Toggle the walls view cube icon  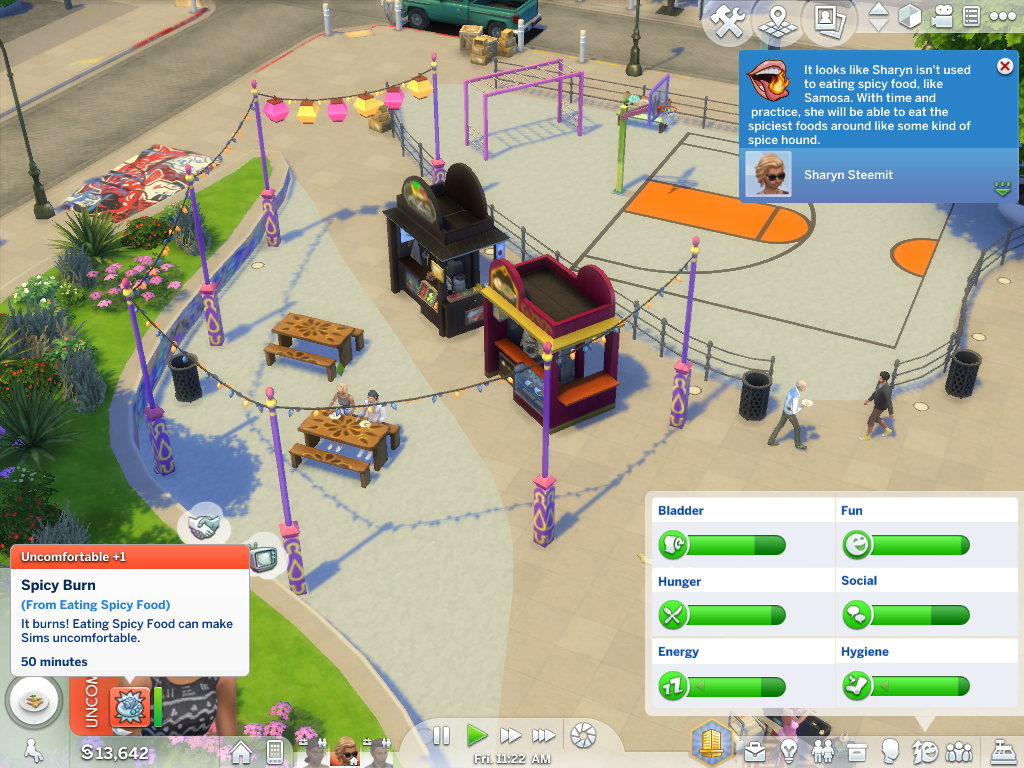tap(909, 17)
